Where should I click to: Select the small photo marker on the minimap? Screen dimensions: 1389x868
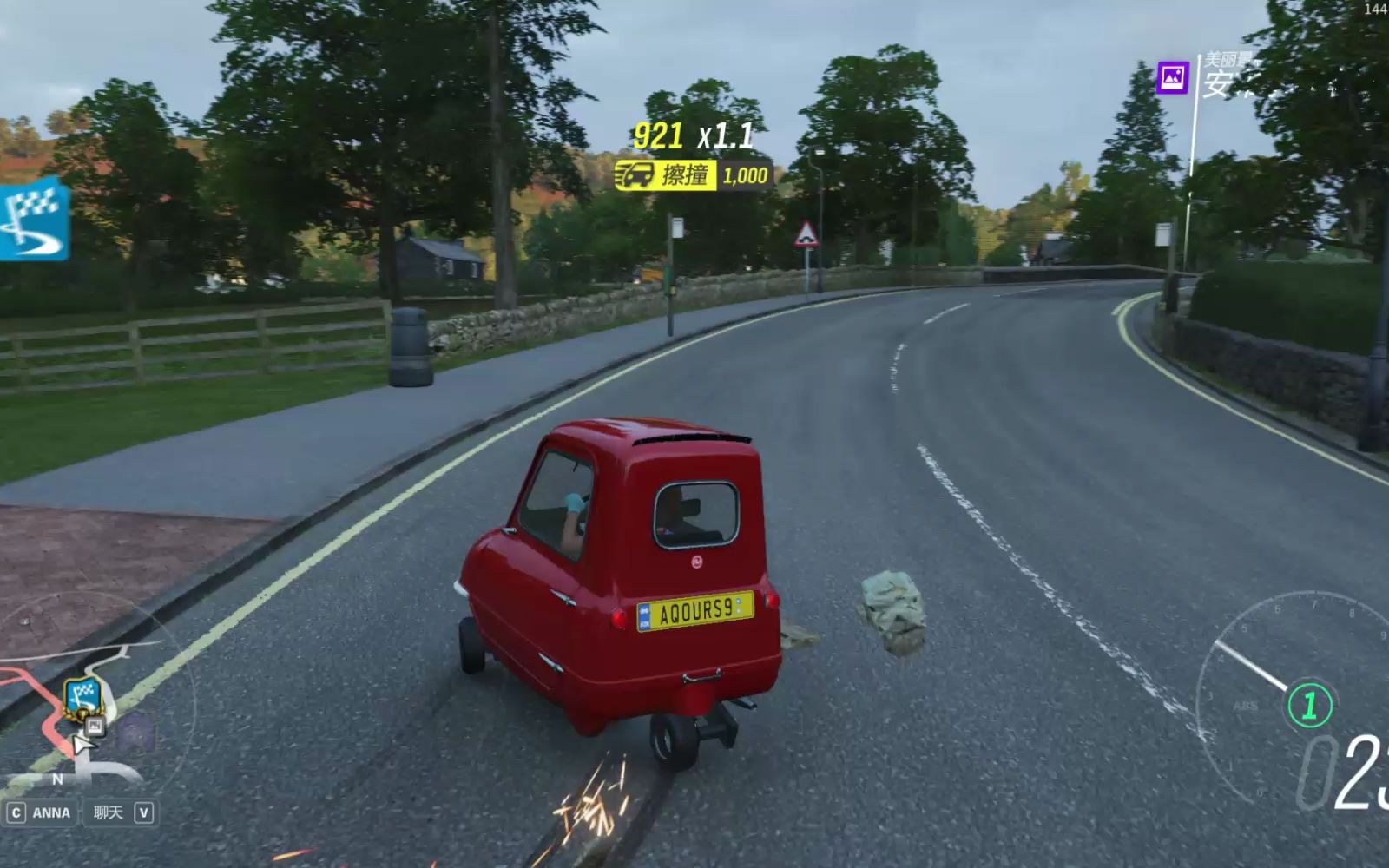(95, 726)
